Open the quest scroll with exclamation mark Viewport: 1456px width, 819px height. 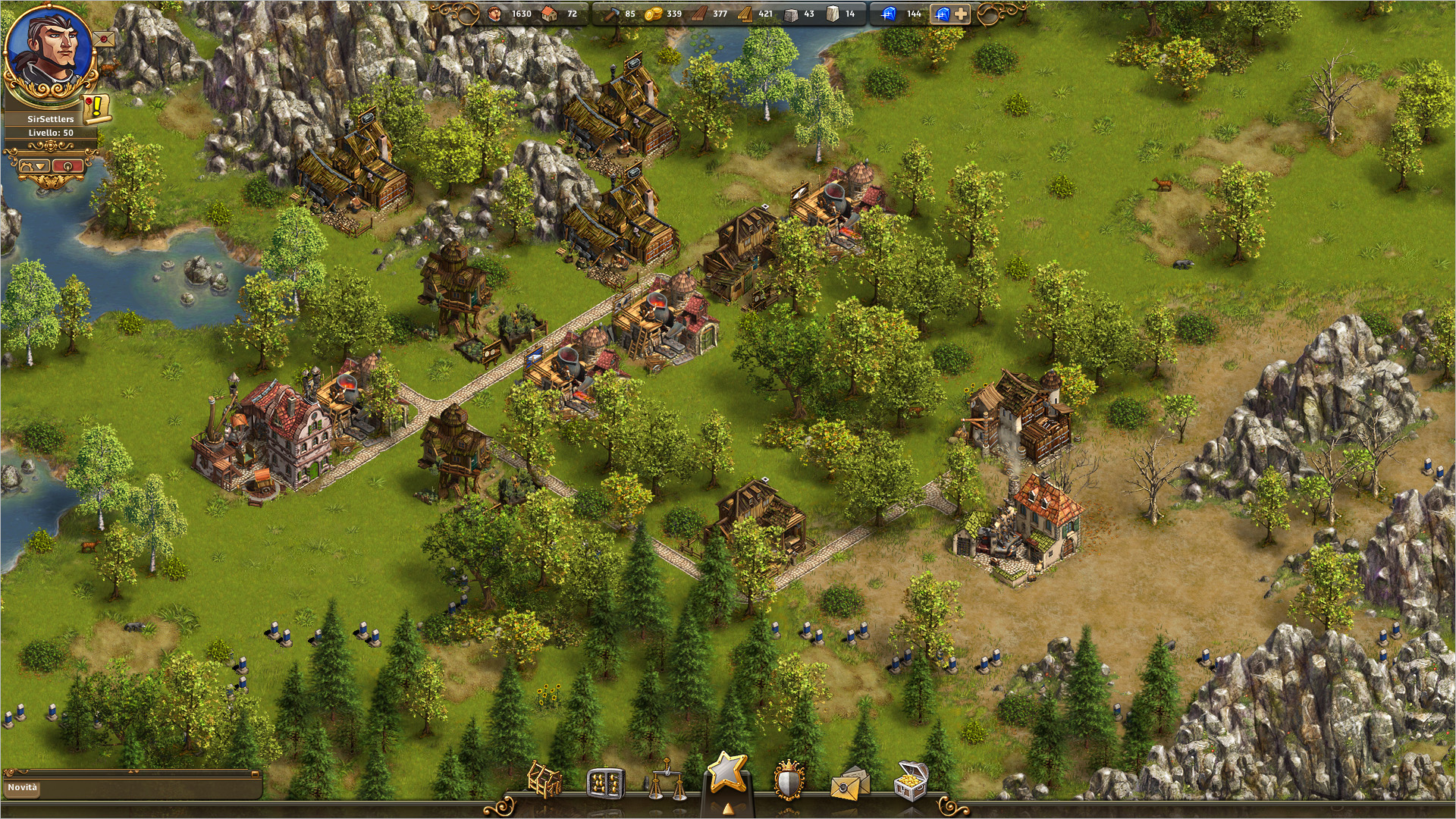tap(96, 108)
